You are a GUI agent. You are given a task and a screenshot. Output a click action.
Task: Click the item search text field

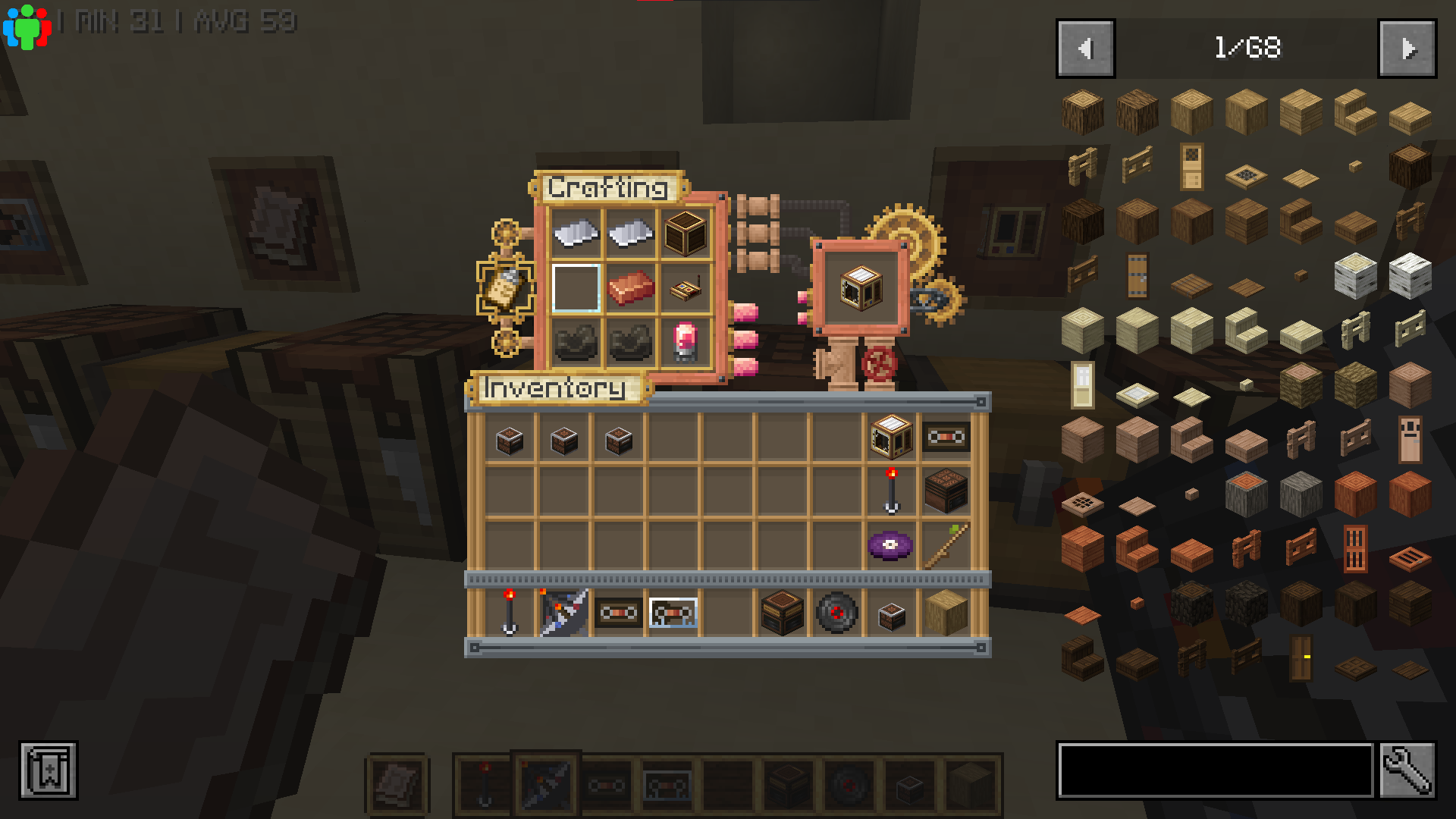click(1215, 770)
